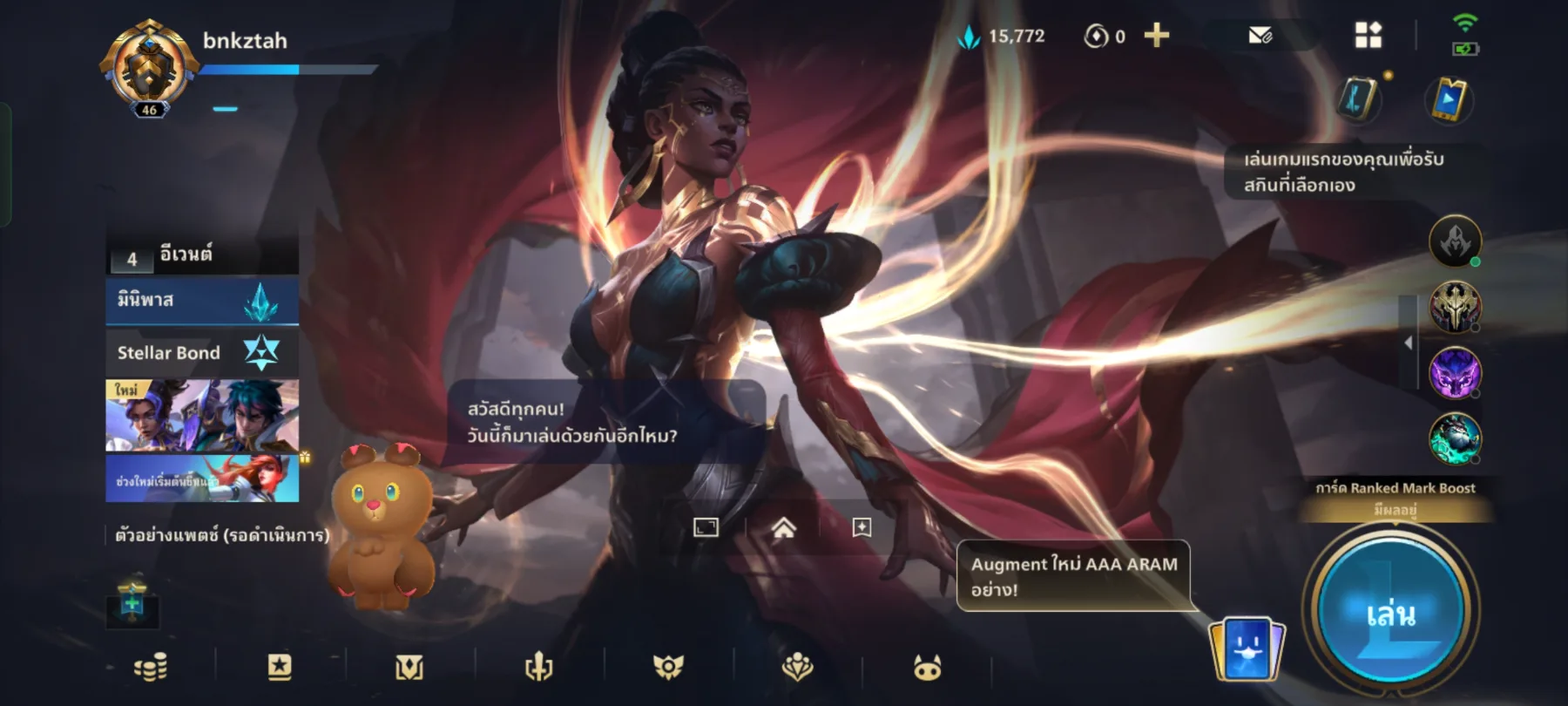Open the pass book icon in bottom bar
This screenshot has width=1568, height=706.
click(x=279, y=666)
